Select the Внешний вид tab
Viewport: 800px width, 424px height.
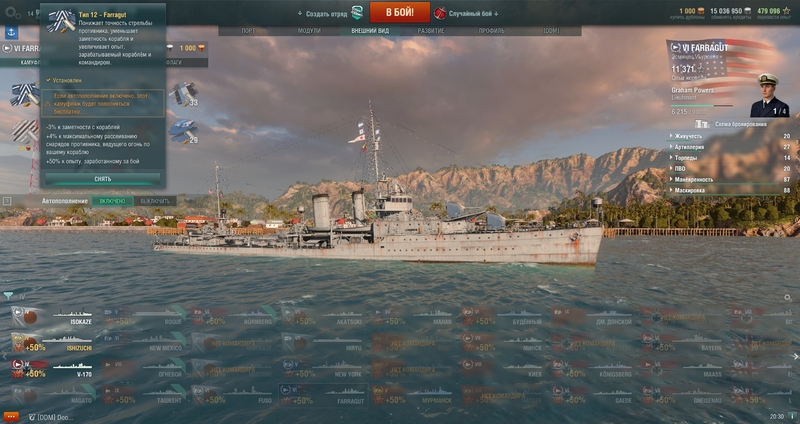pyautogui.click(x=370, y=31)
